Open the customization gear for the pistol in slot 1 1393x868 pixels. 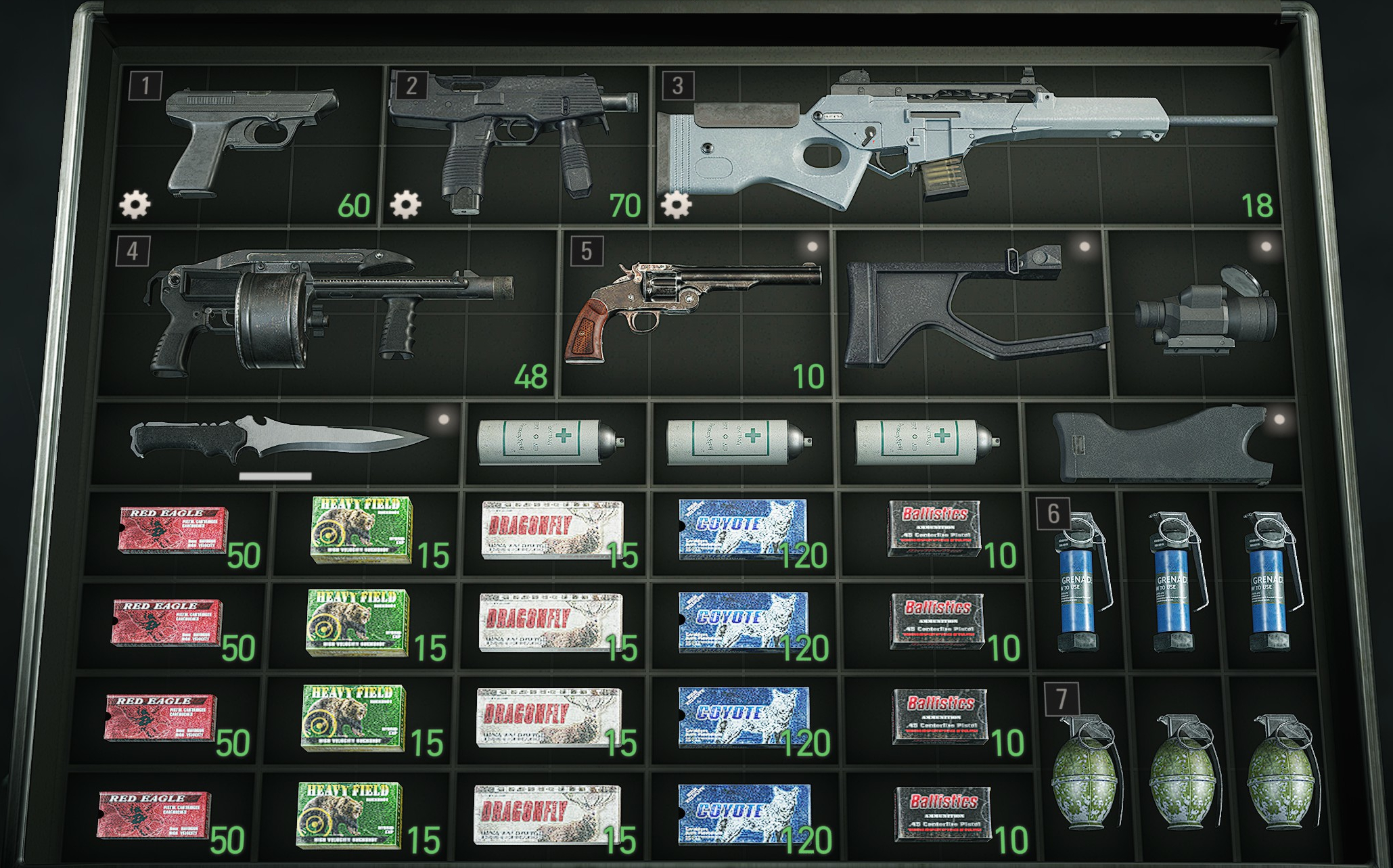coord(133,203)
